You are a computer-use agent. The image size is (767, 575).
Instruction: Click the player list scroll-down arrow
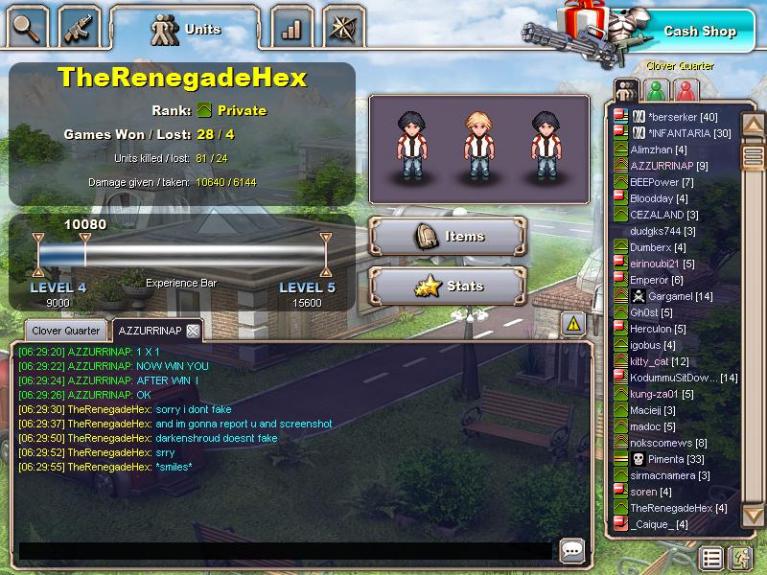pos(753,514)
